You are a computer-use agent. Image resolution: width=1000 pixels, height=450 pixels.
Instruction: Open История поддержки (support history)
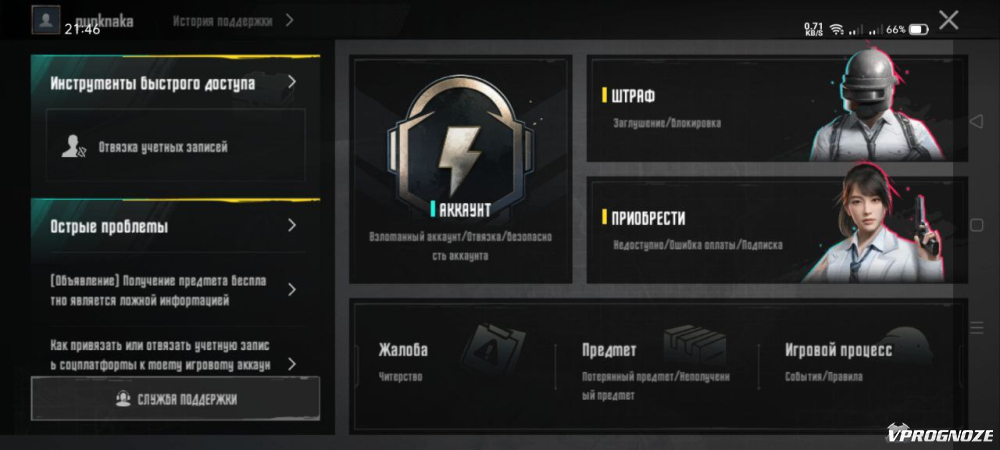[x=232, y=20]
